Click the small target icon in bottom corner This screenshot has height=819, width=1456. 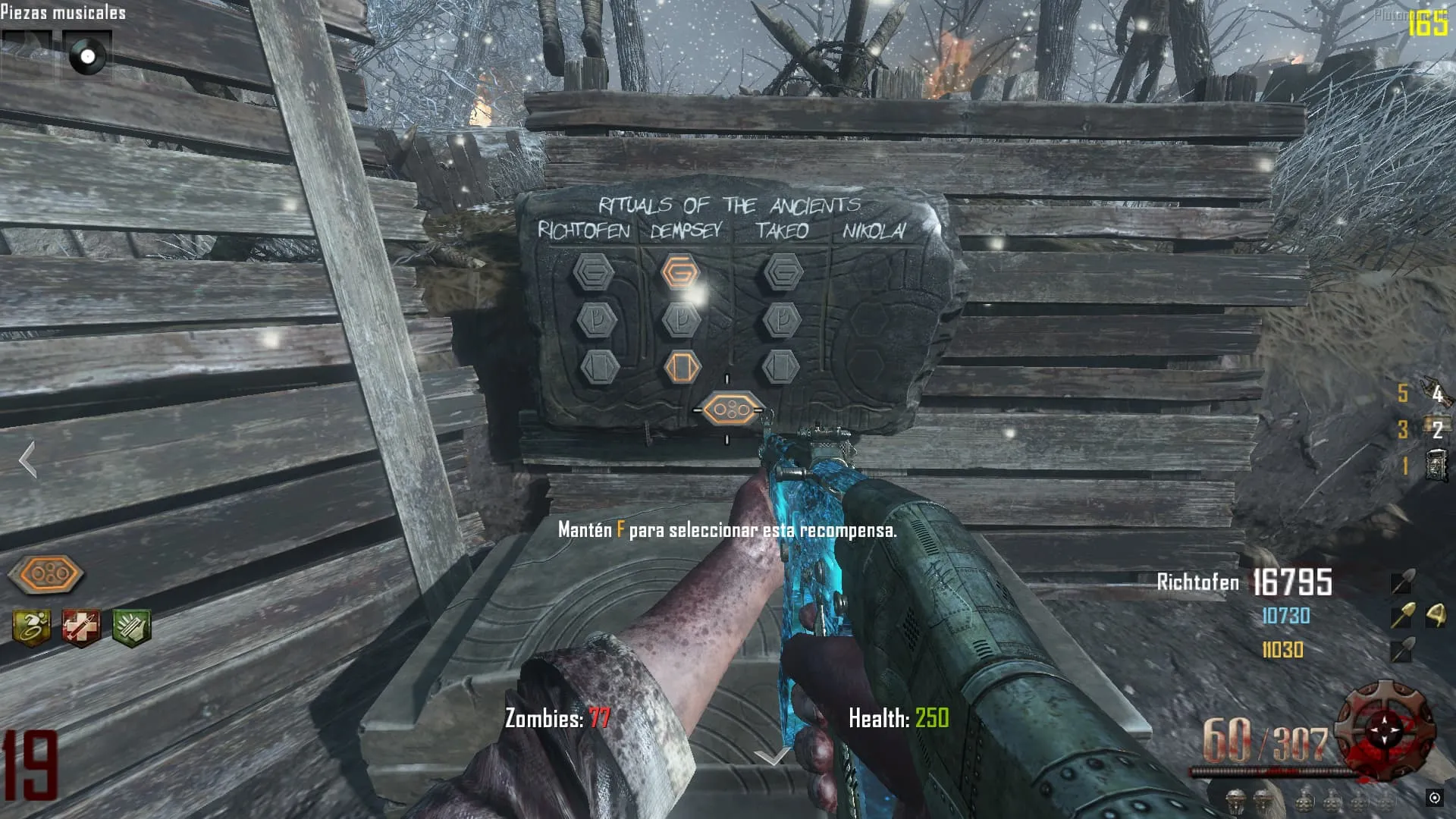coord(1434,797)
